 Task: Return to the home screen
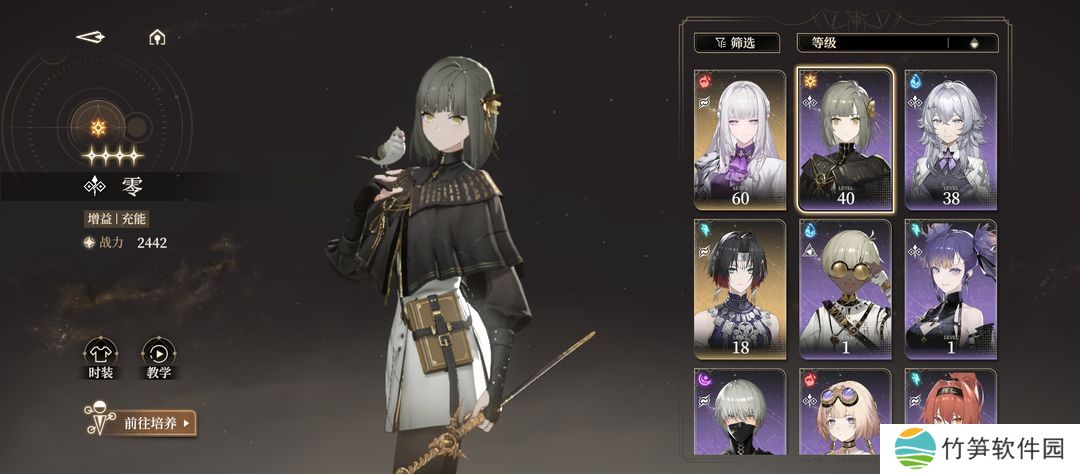156,38
